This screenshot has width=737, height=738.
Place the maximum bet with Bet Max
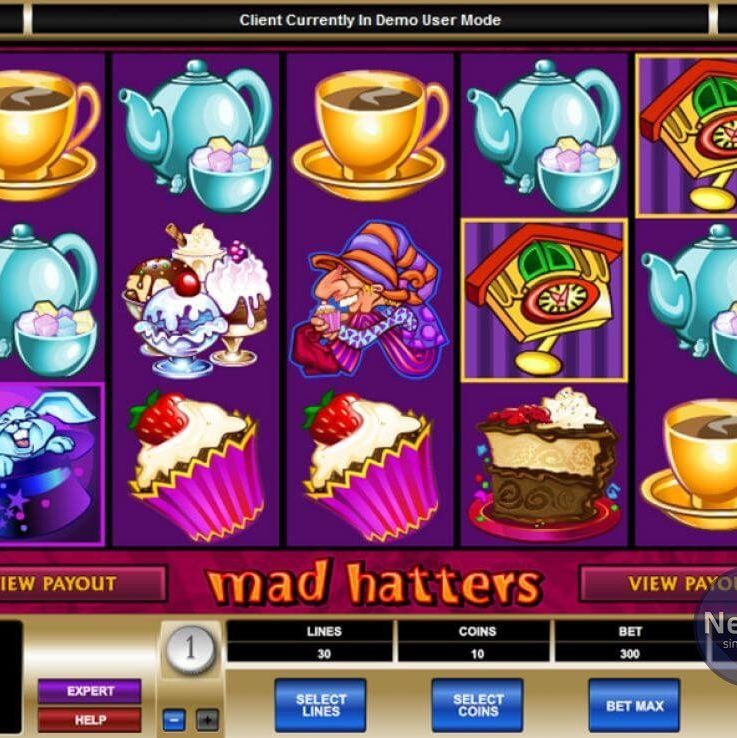pyautogui.click(x=633, y=705)
